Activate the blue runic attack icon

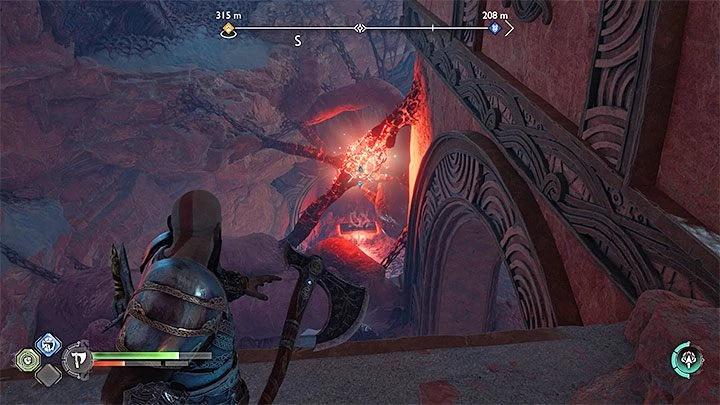coord(45,346)
